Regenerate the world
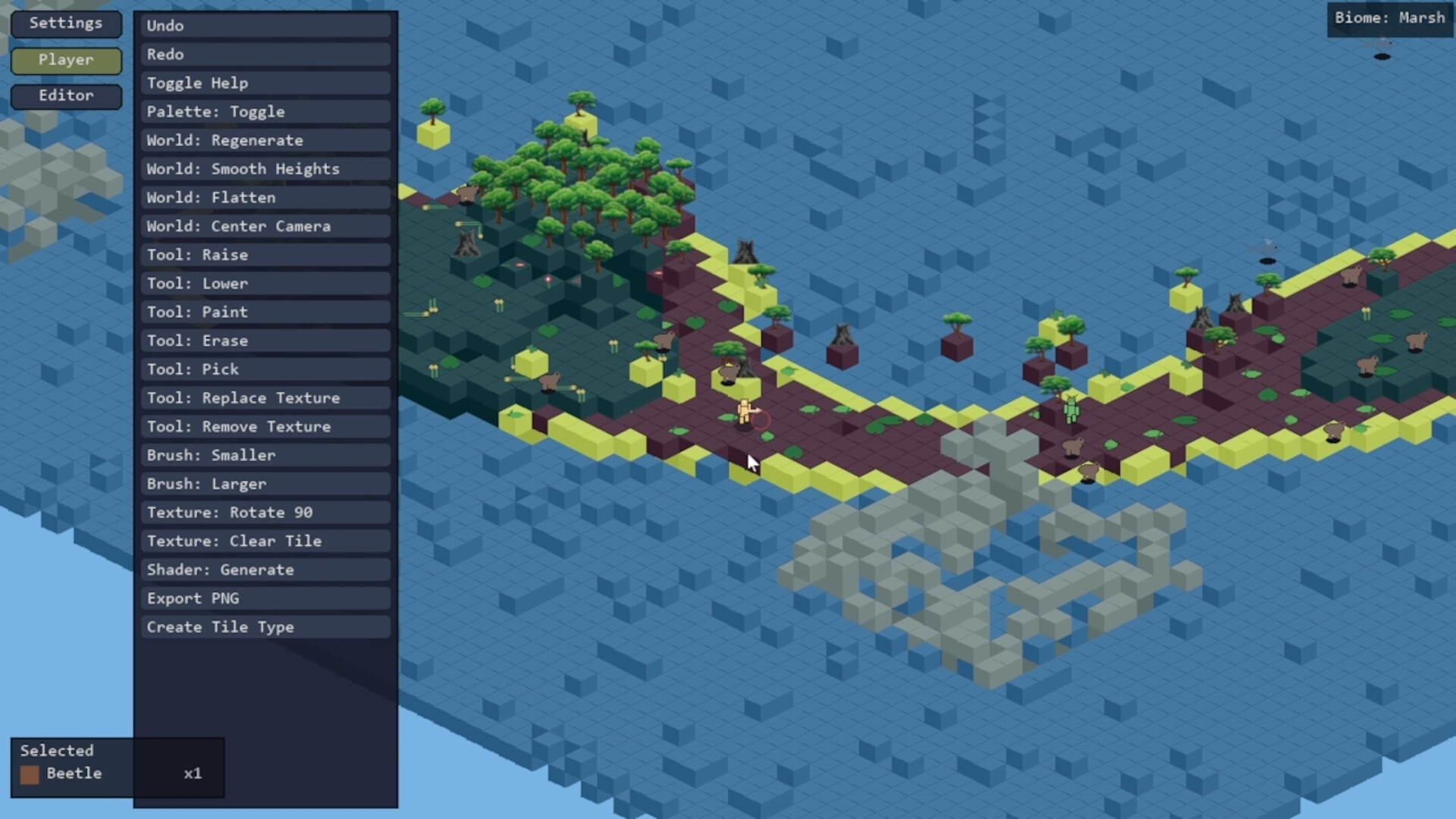Viewport: 1456px width, 819px height. pyautogui.click(x=265, y=140)
